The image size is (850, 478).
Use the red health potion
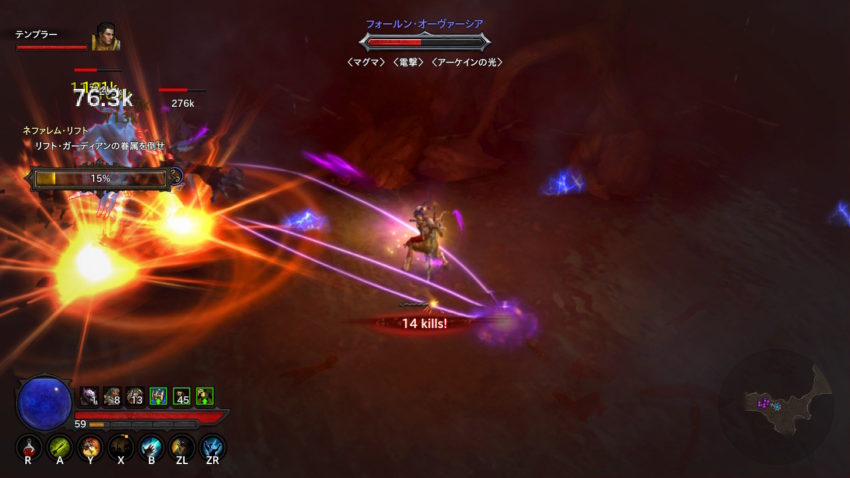[30, 447]
